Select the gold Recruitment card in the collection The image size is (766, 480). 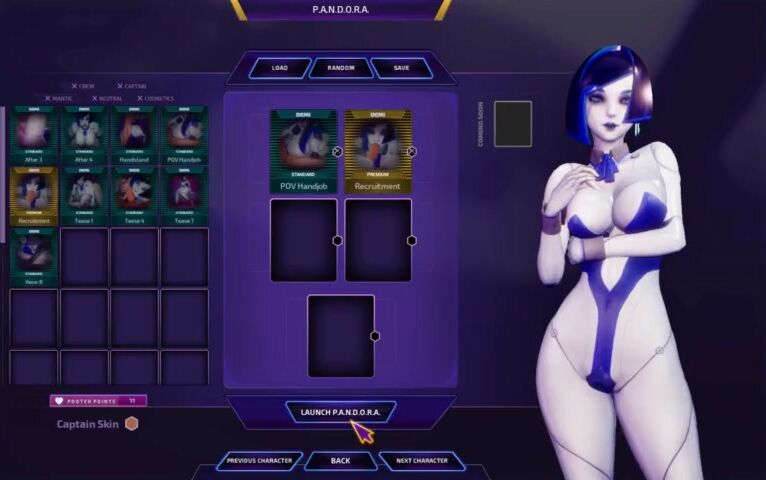click(x=34, y=194)
